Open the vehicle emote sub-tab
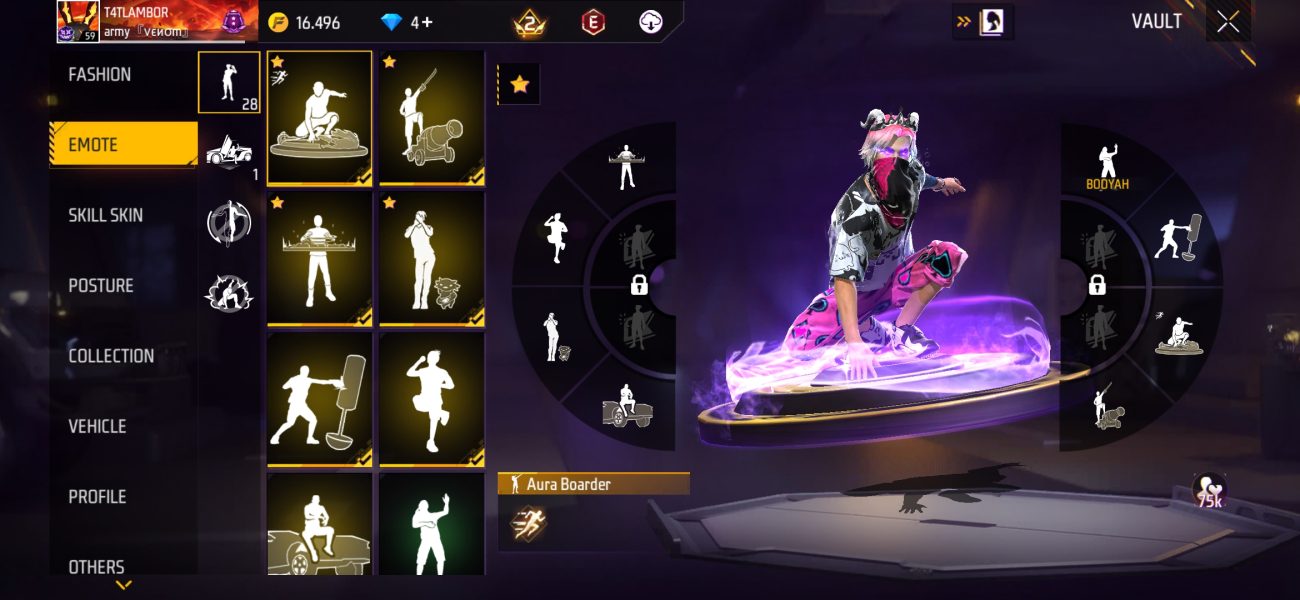Image resolution: width=1300 pixels, height=600 pixels. tap(229, 153)
